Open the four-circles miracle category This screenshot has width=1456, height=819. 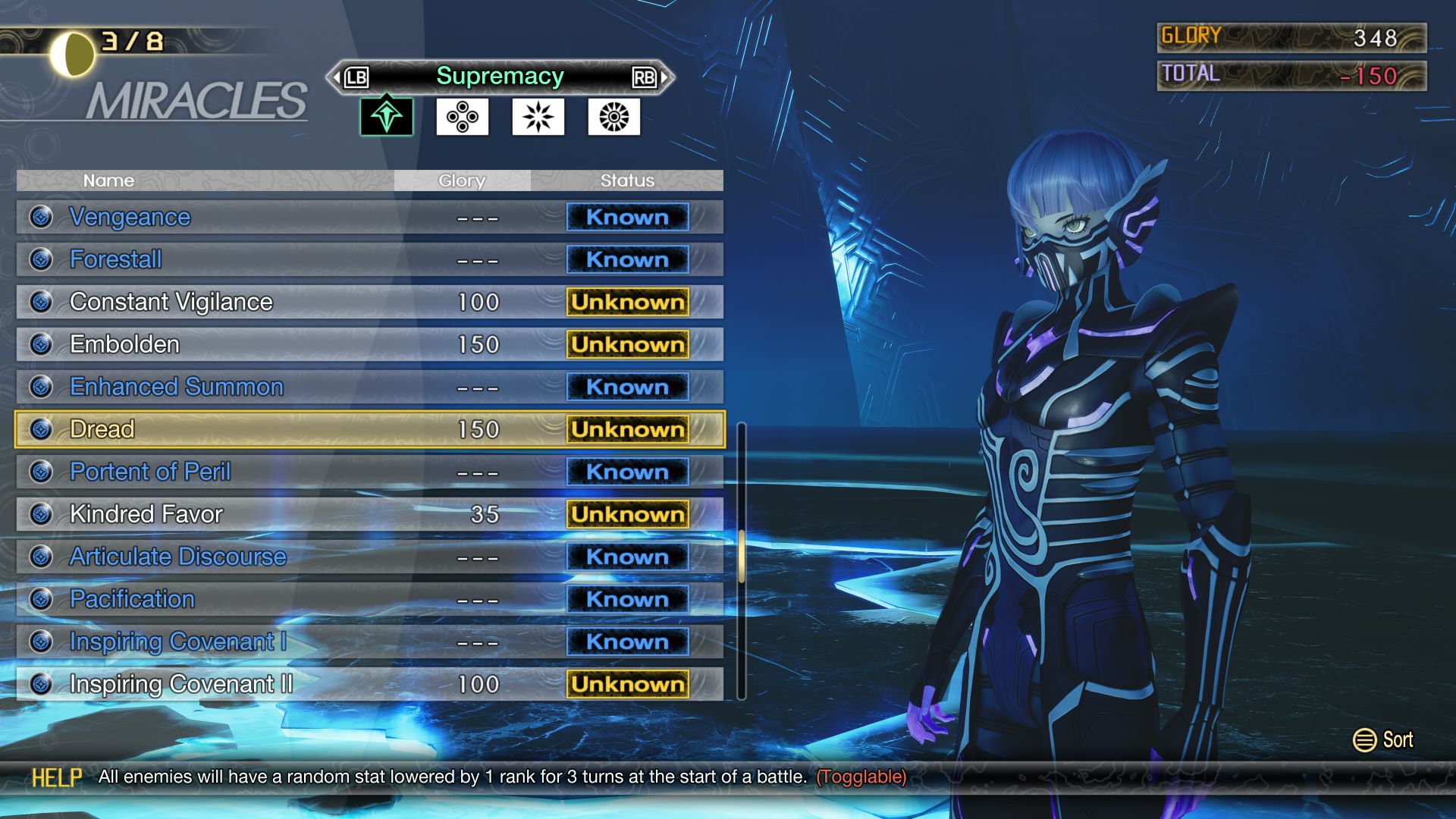tap(462, 118)
